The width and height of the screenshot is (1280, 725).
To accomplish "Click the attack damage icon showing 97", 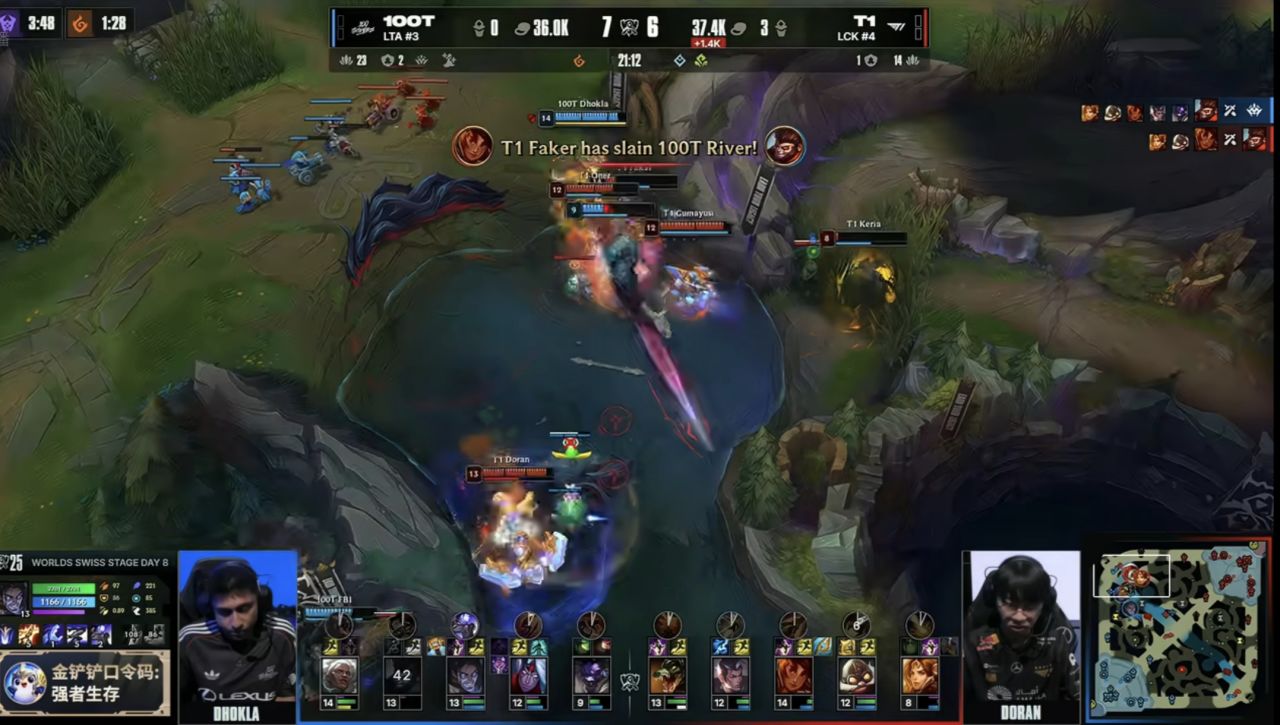I will 104,586.
